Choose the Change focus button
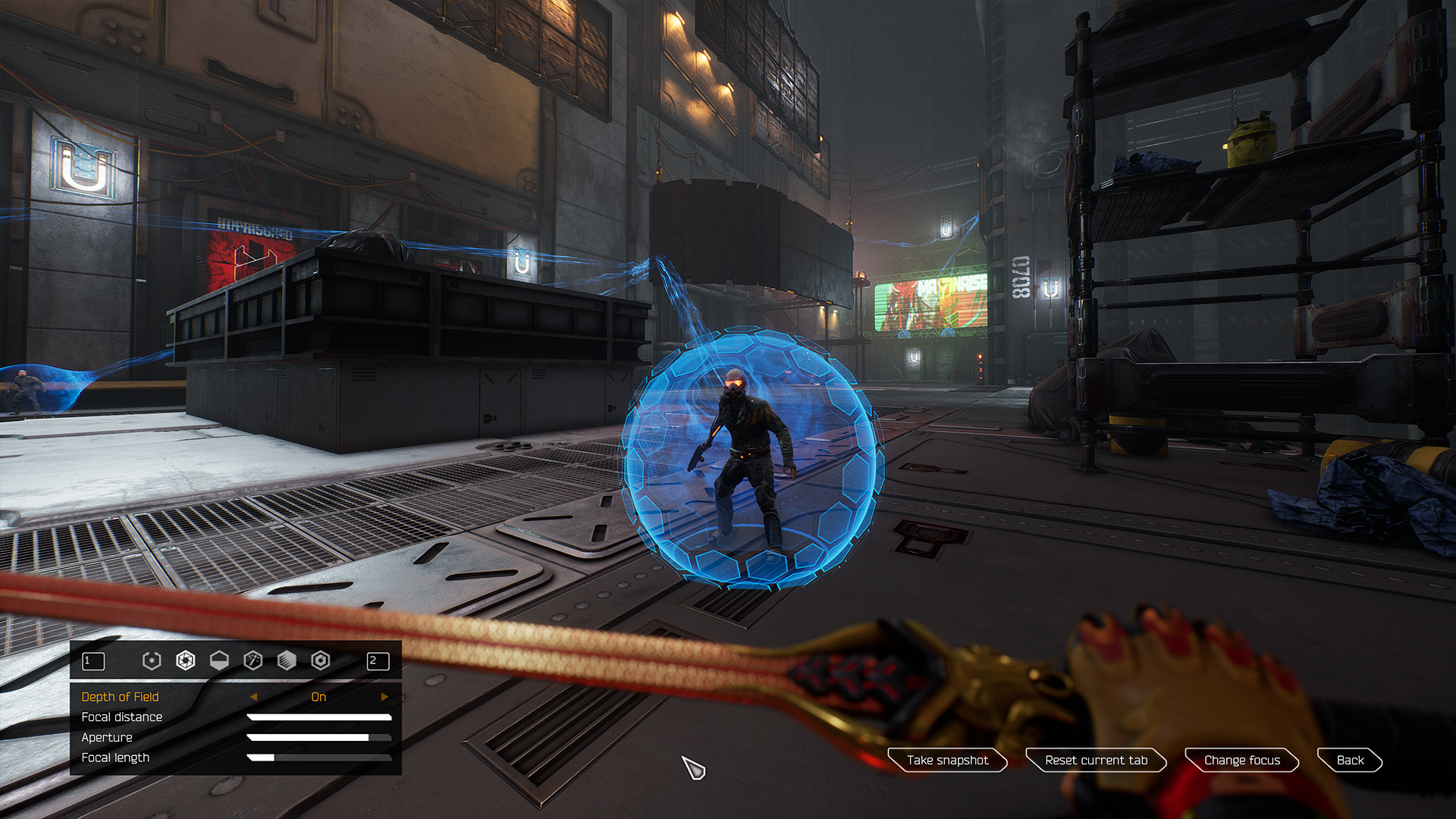 coord(1241,760)
